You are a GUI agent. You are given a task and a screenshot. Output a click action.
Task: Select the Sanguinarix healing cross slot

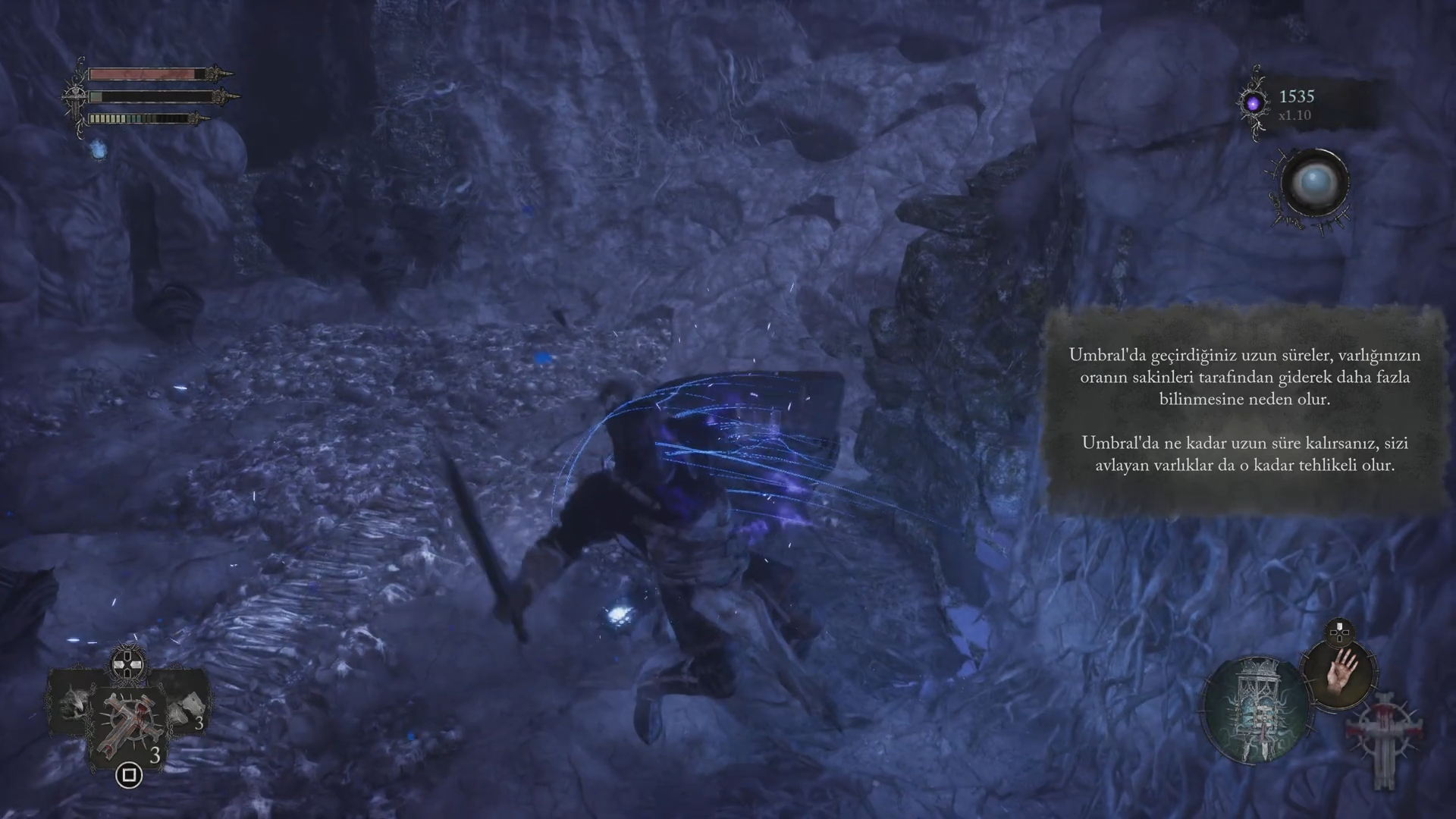(127, 723)
